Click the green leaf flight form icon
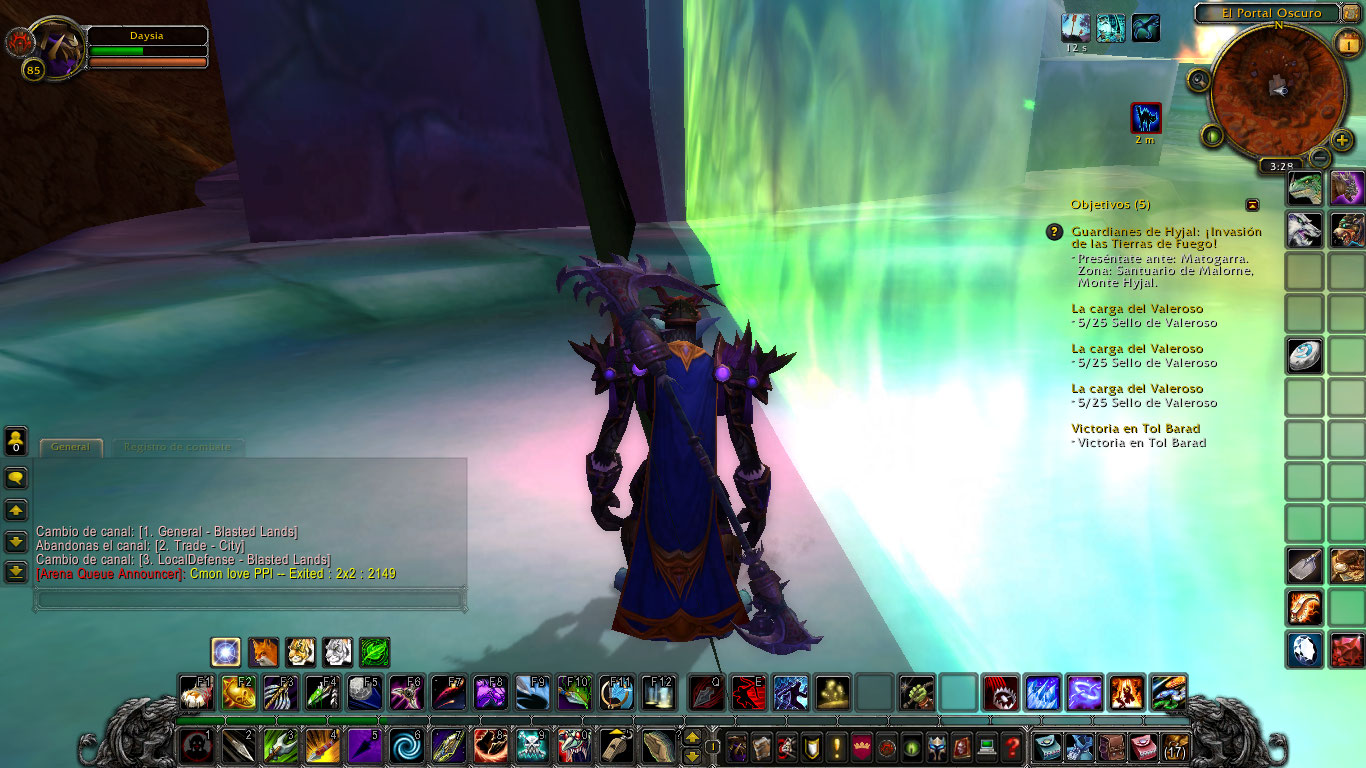This screenshot has width=1366, height=768. 373,652
